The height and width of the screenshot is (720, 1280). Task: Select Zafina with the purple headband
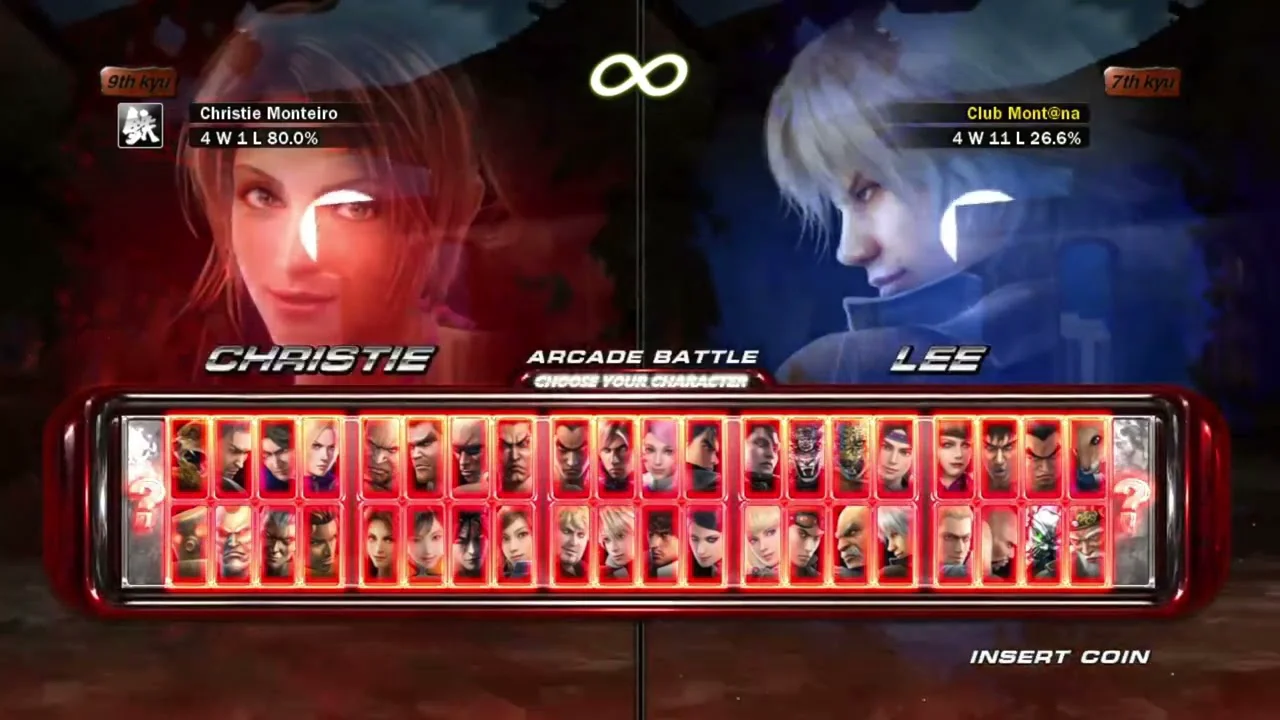point(894,456)
